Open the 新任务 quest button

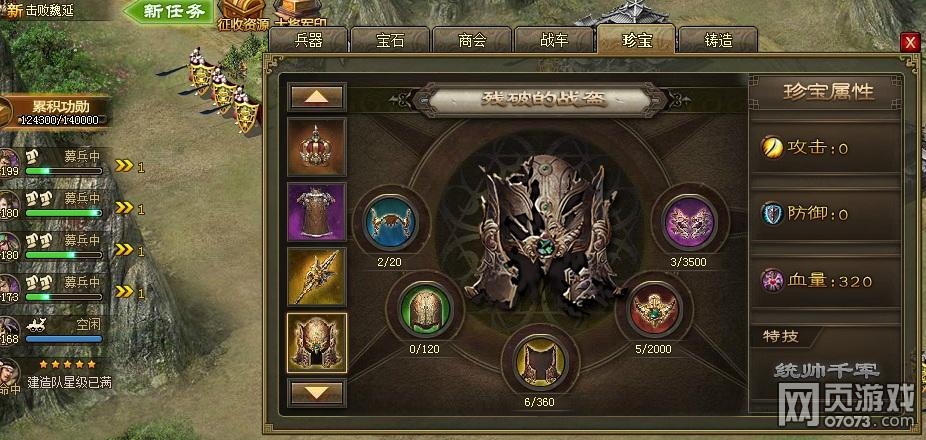(x=170, y=13)
